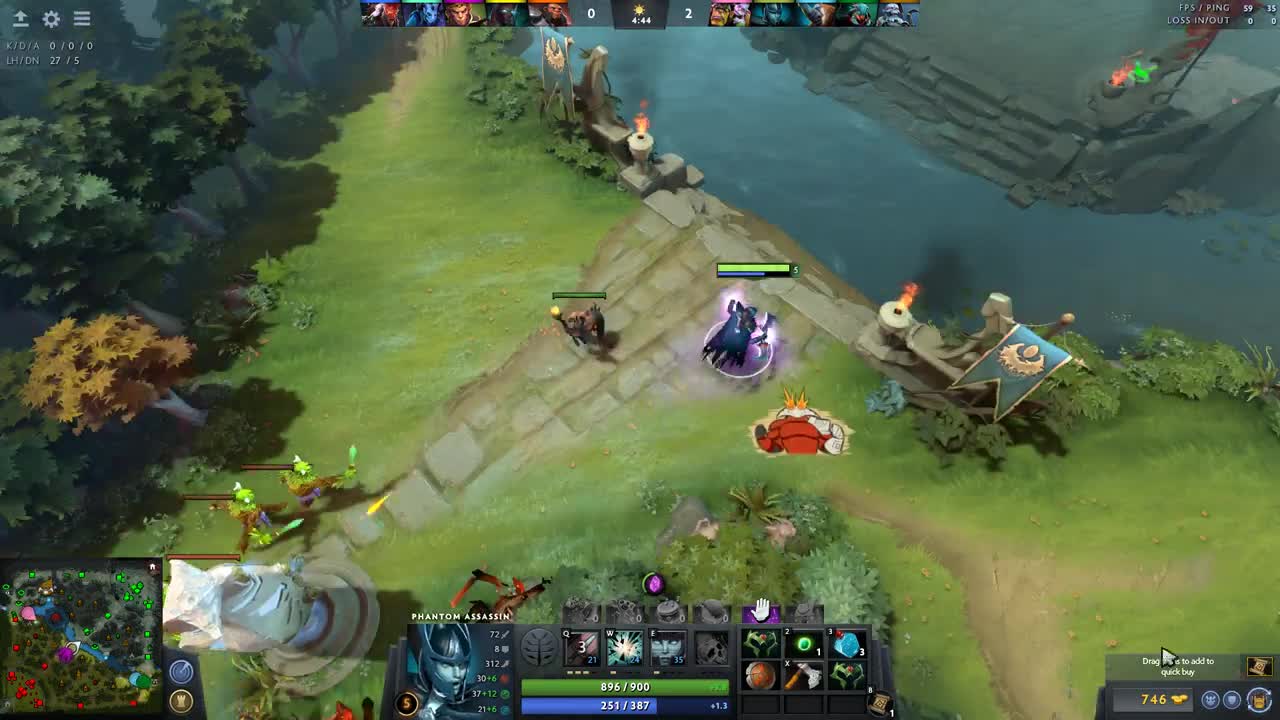Activate the Phantom Strike ability

625,648
